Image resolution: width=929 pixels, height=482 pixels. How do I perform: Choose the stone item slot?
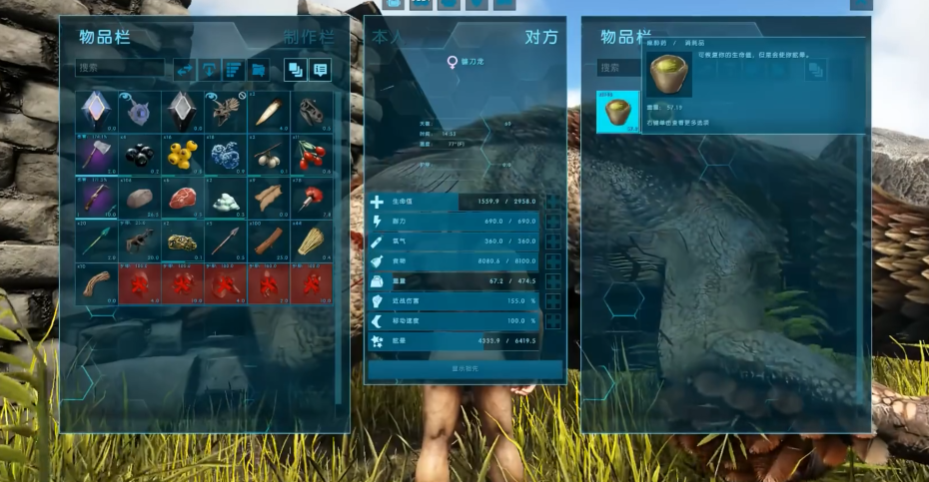coord(139,197)
